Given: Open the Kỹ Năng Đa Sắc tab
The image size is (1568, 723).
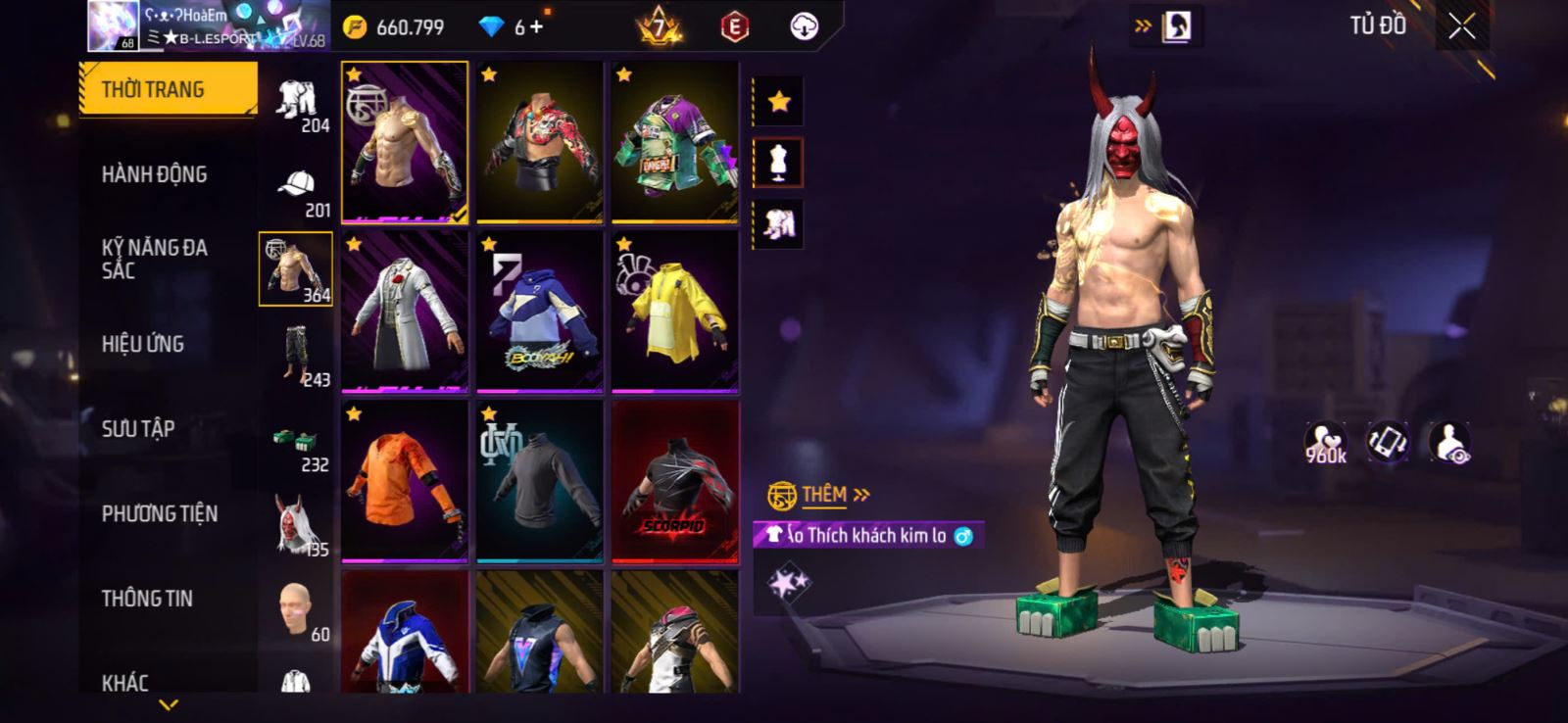Looking at the screenshot, I should (x=155, y=259).
